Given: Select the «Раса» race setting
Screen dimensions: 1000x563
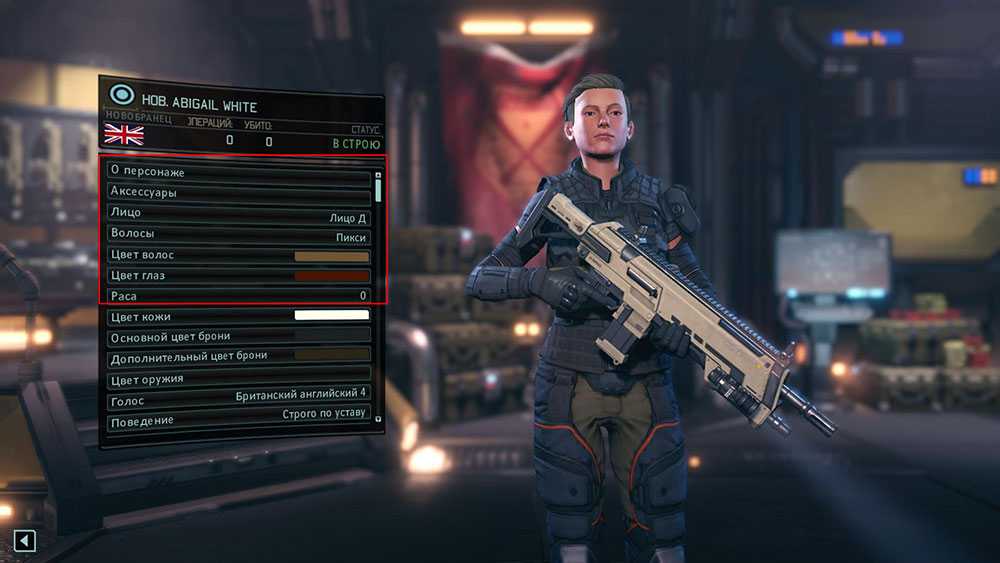Looking at the screenshot, I should click(x=238, y=297).
